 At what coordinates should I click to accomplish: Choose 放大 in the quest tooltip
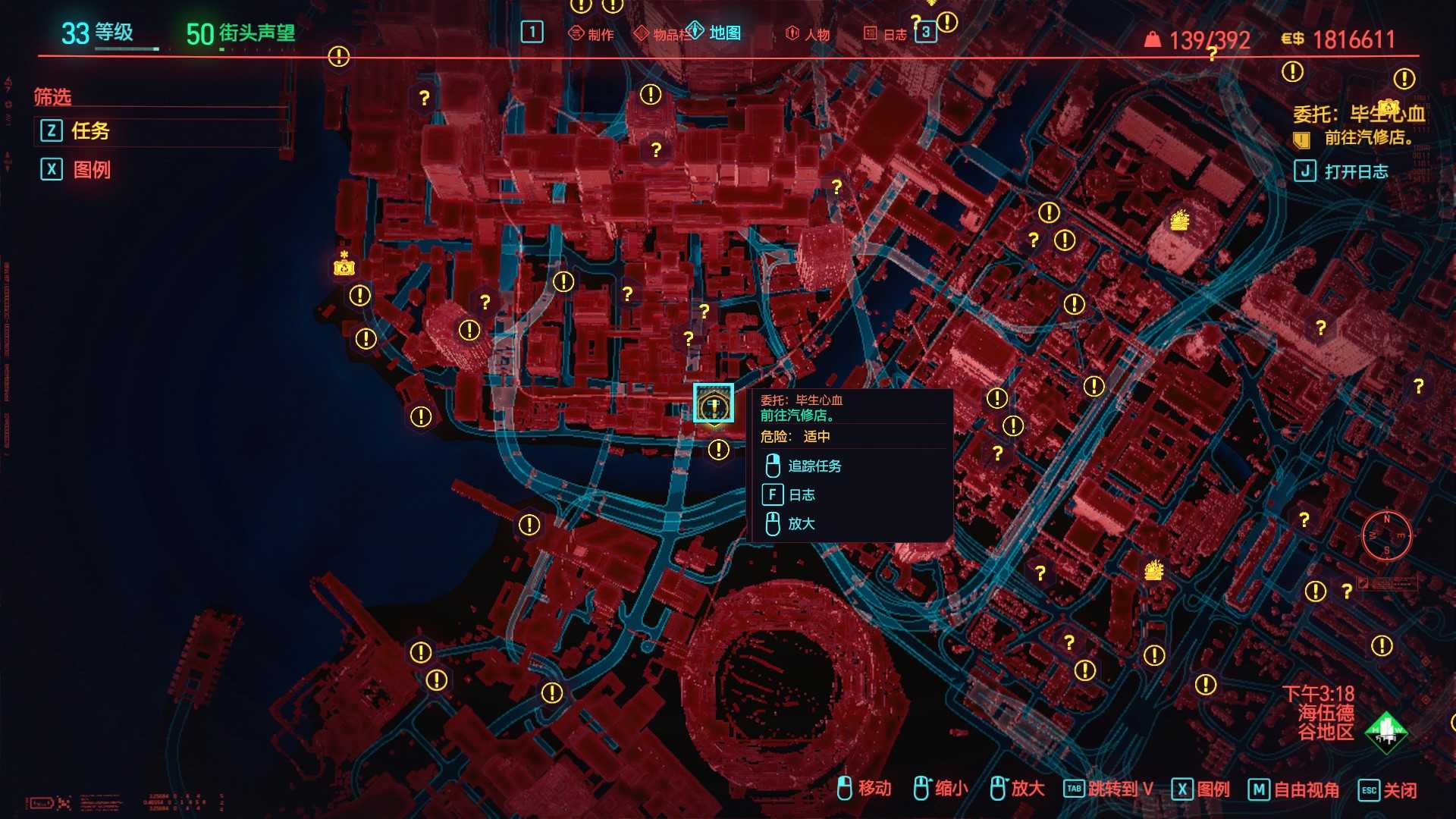tap(801, 523)
